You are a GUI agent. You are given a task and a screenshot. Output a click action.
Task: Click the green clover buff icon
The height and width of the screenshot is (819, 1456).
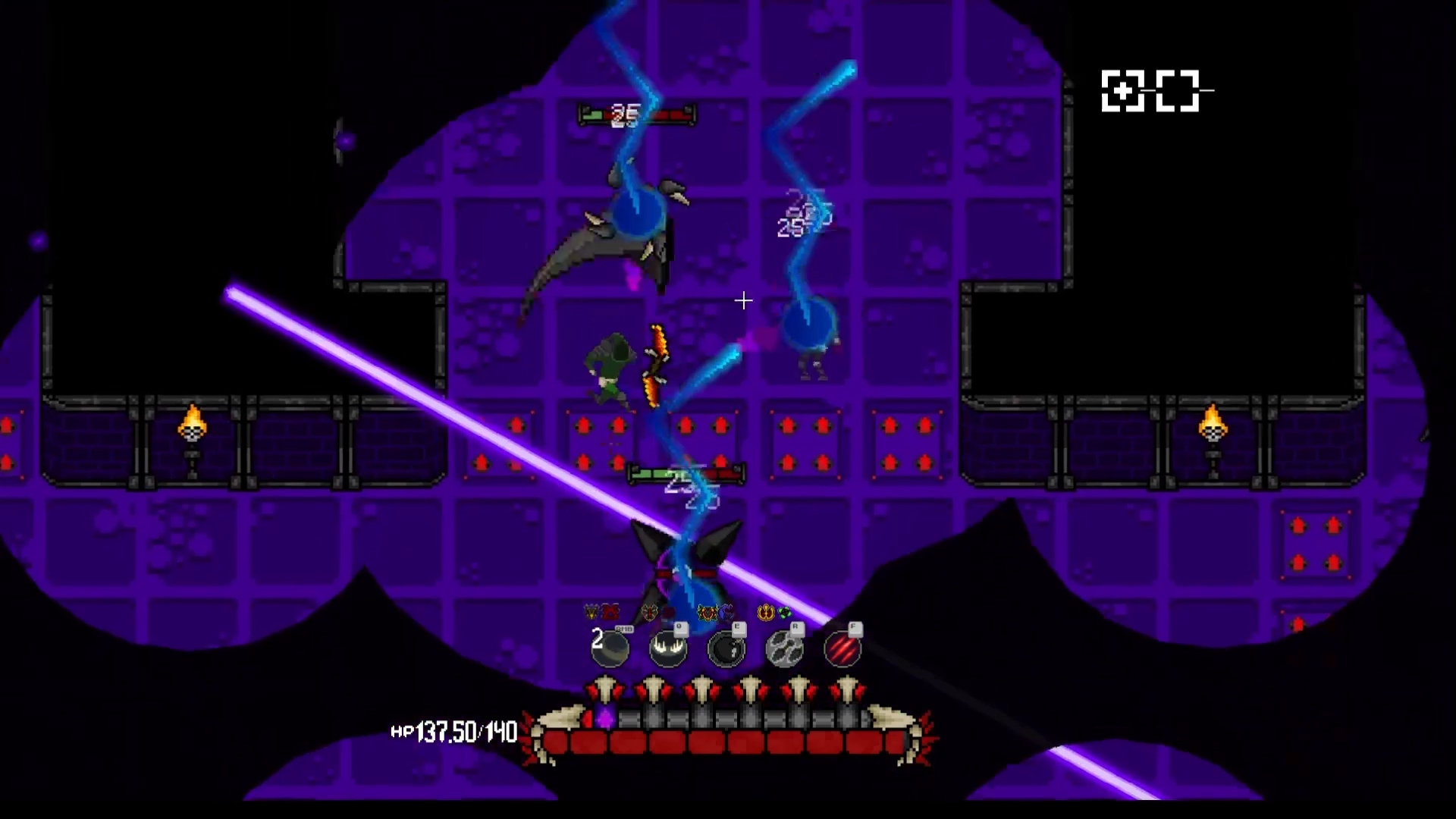tap(783, 613)
